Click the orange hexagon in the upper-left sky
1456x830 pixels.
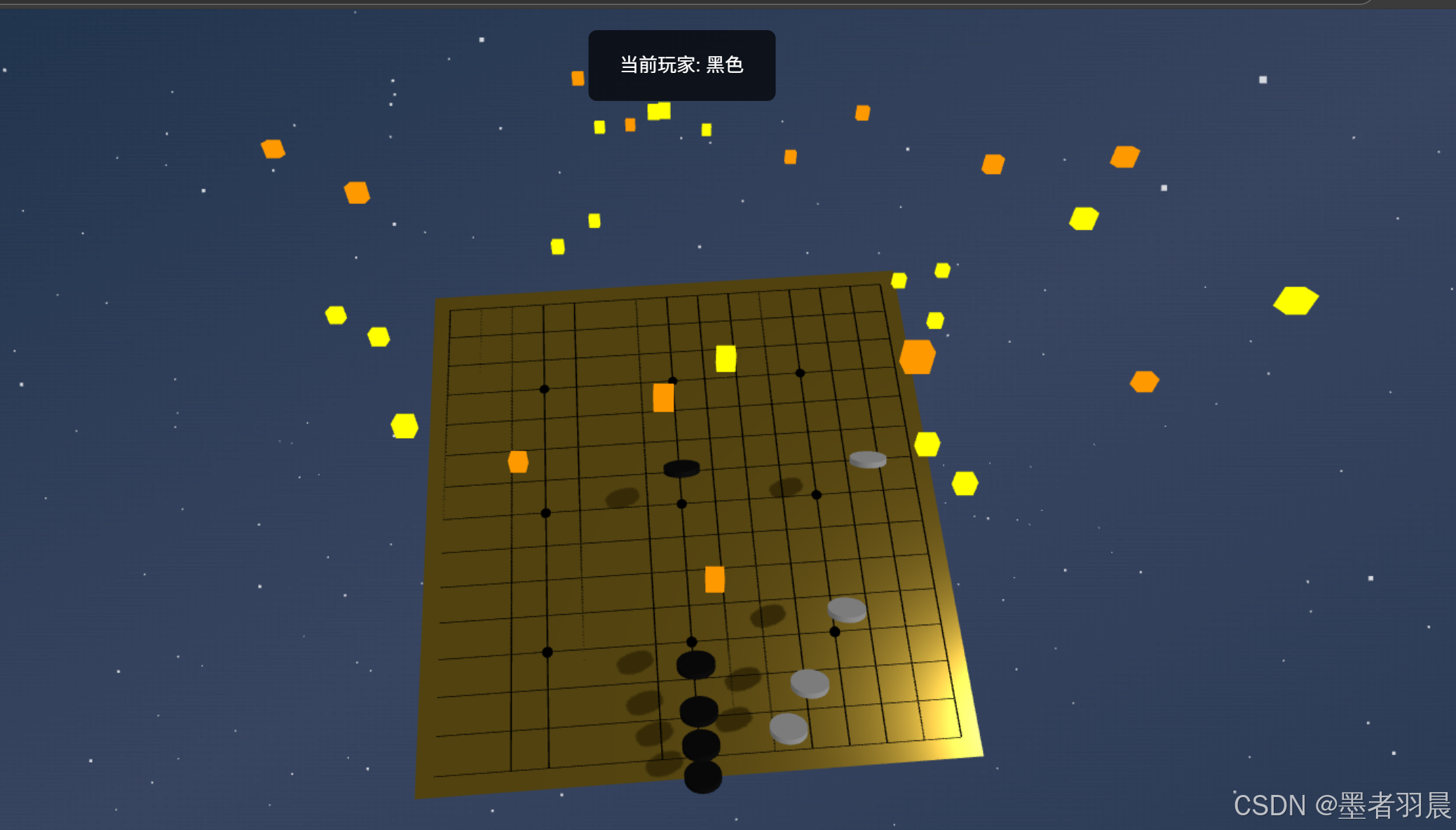273,149
